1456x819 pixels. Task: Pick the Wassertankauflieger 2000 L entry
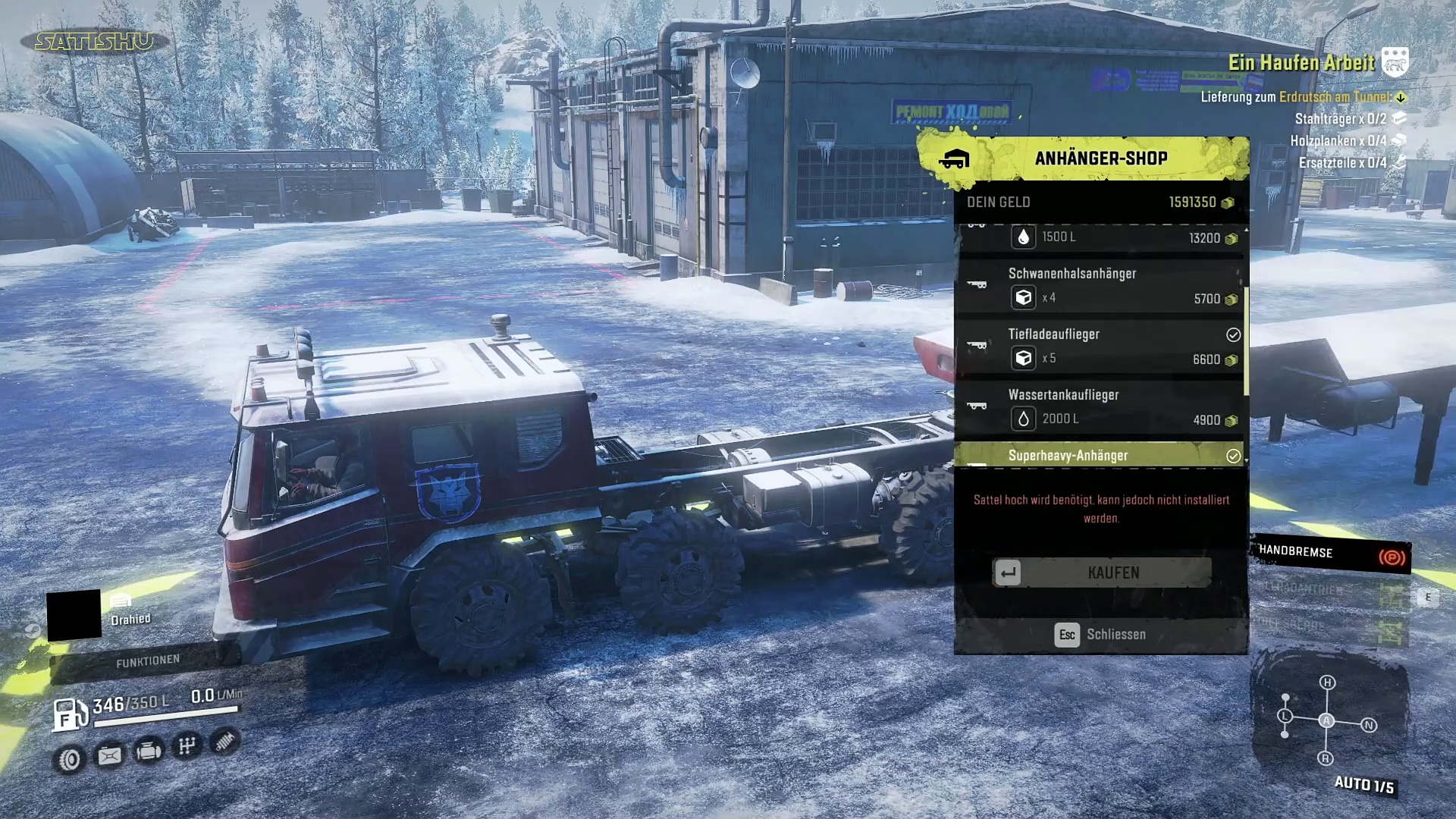click(1100, 407)
